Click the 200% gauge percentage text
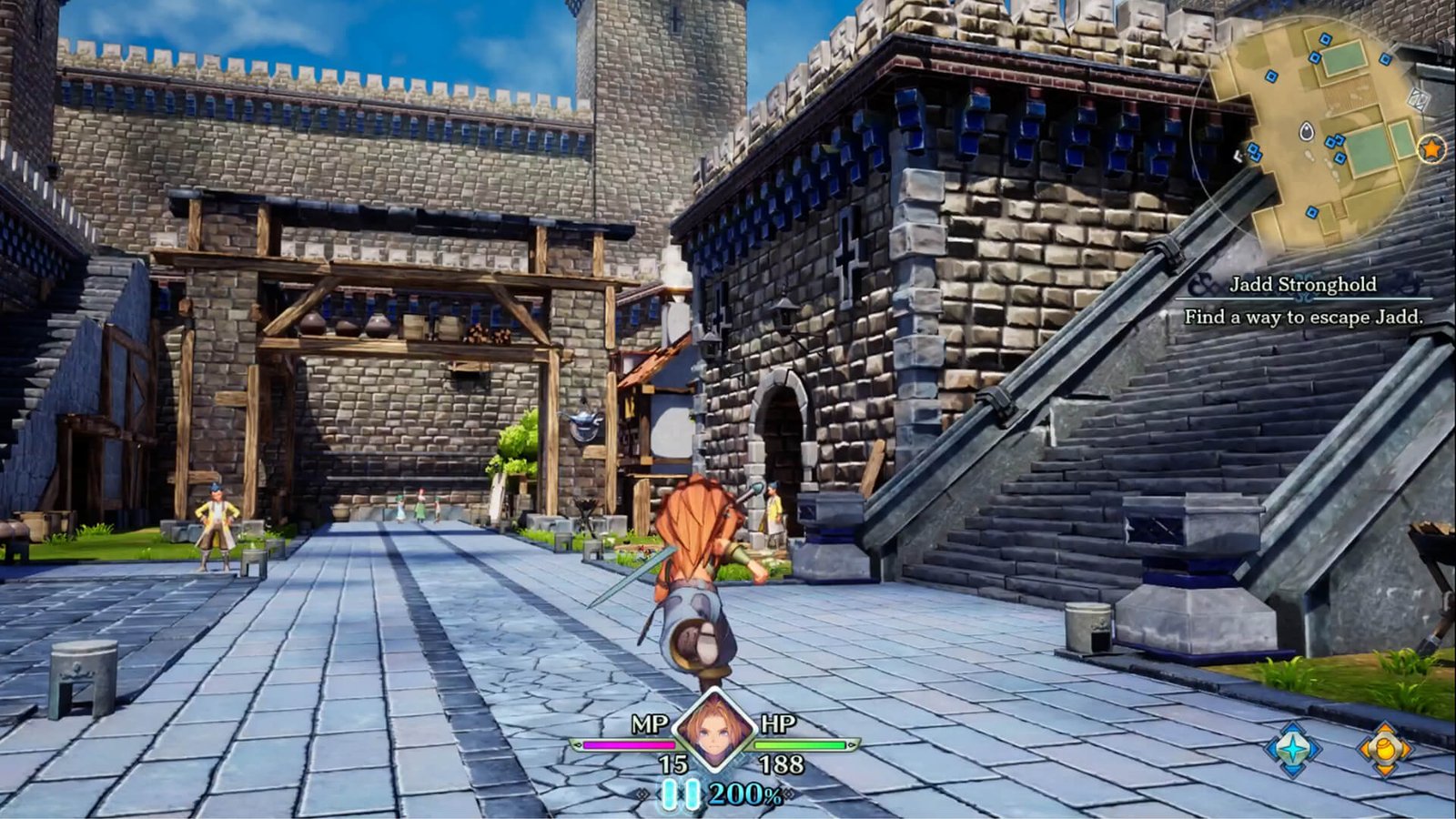Image resolution: width=1456 pixels, height=819 pixels. pos(746,794)
